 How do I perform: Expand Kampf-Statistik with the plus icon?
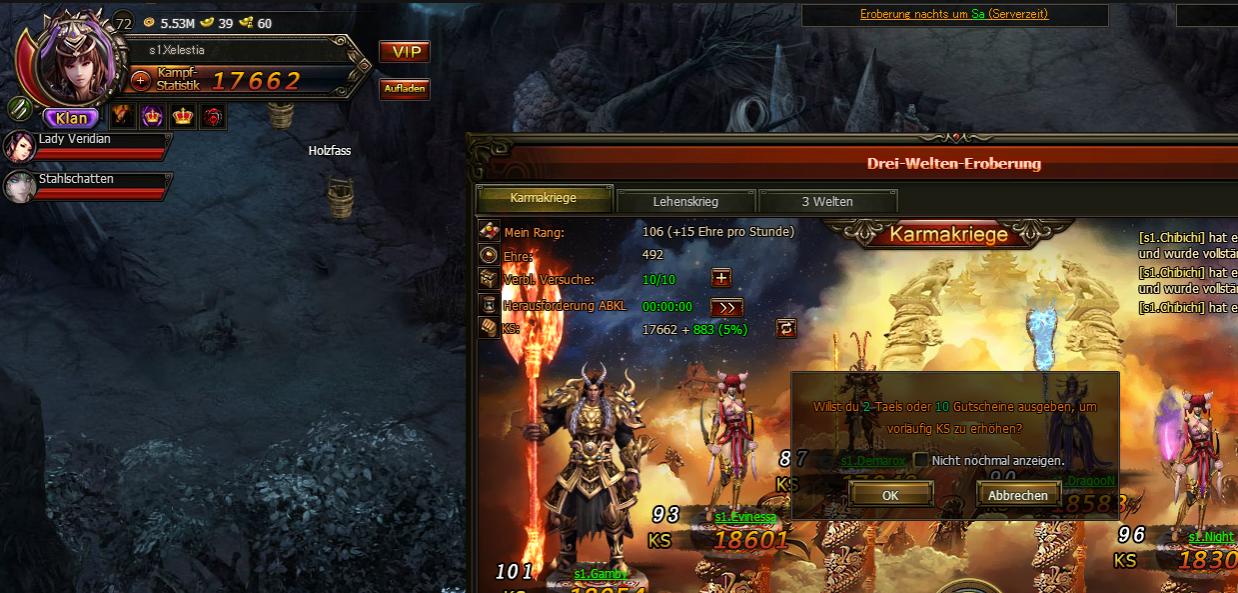pyautogui.click(x=141, y=79)
